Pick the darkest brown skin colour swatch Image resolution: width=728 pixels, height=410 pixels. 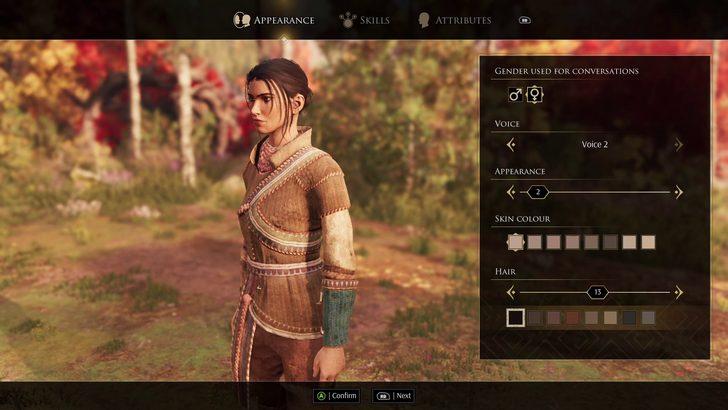tap(611, 242)
